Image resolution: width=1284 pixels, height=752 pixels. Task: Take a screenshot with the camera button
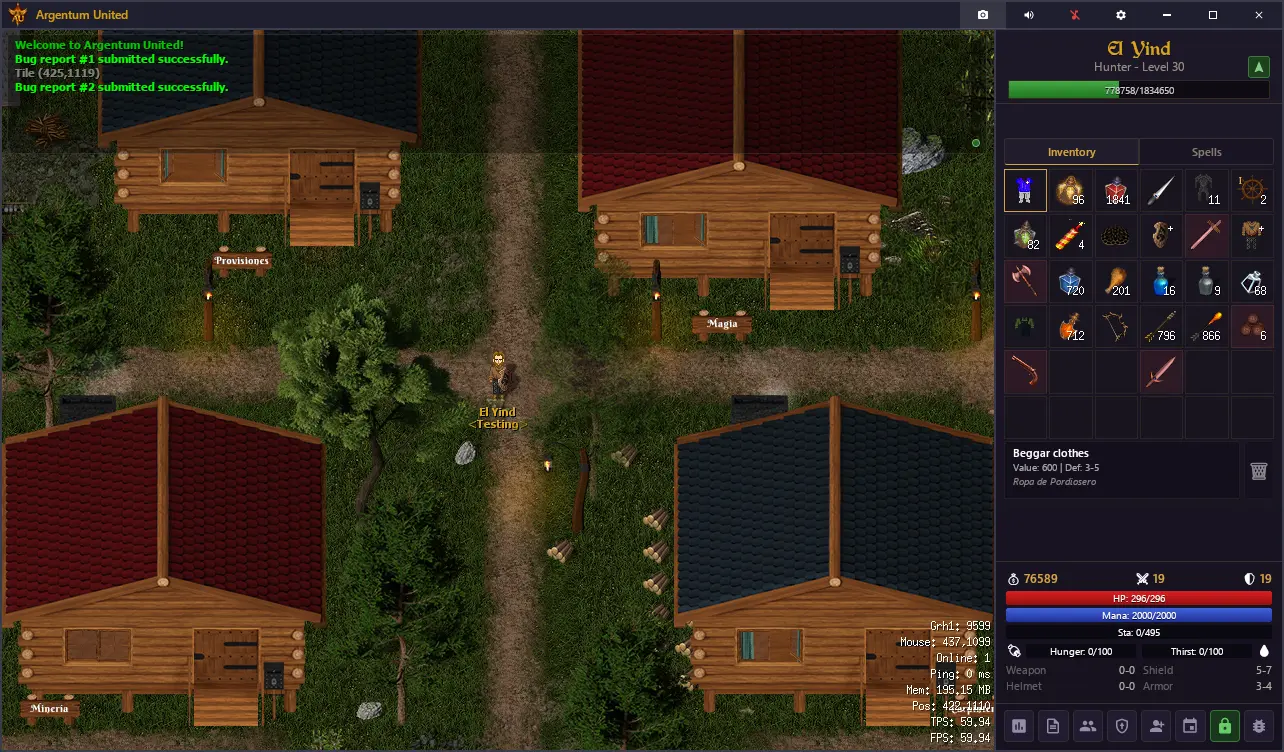(983, 15)
